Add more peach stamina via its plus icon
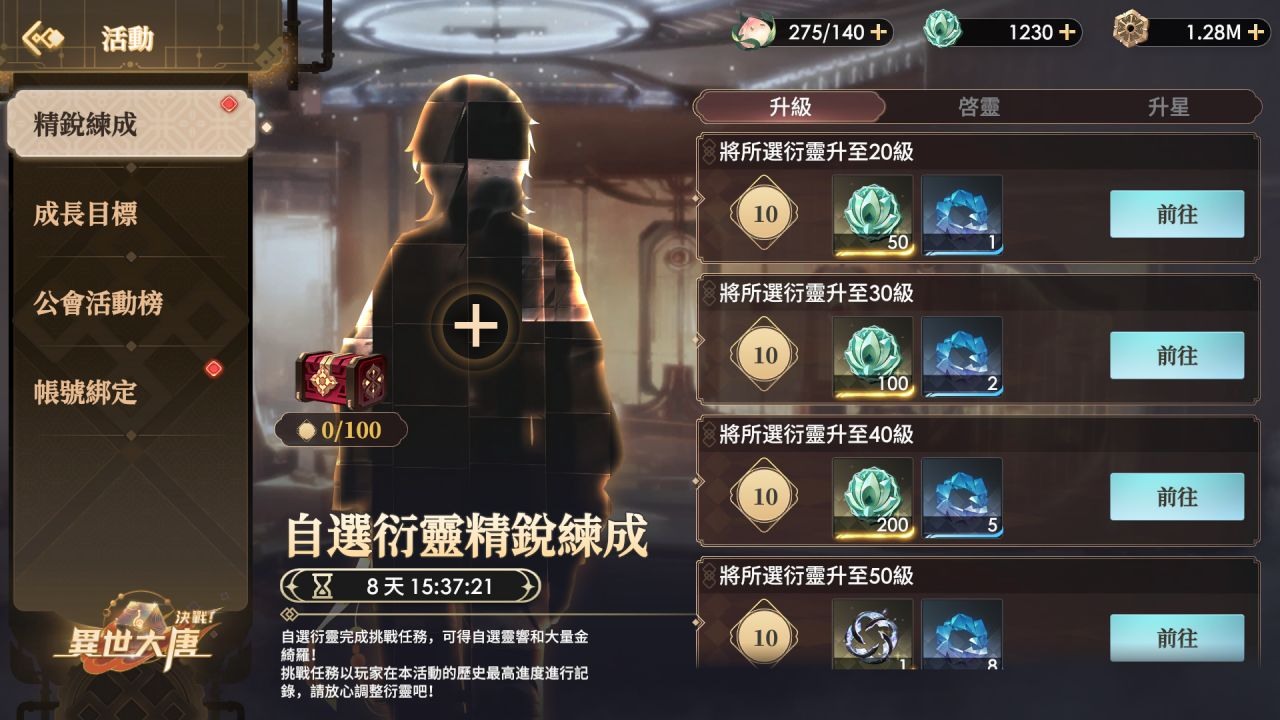Viewport: 1280px width, 720px height. pos(878,32)
